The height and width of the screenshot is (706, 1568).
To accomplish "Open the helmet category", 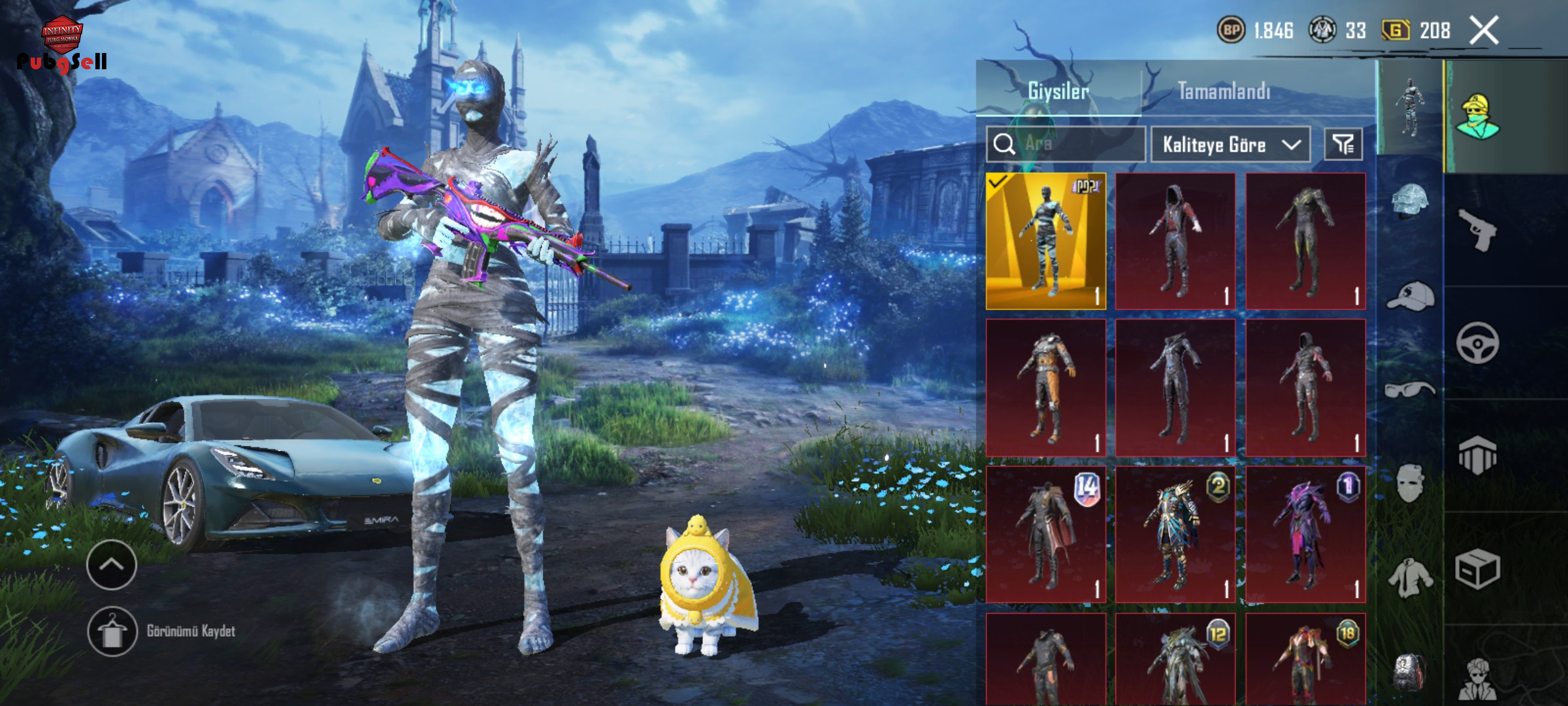I will pyautogui.click(x=1410, y=201).
